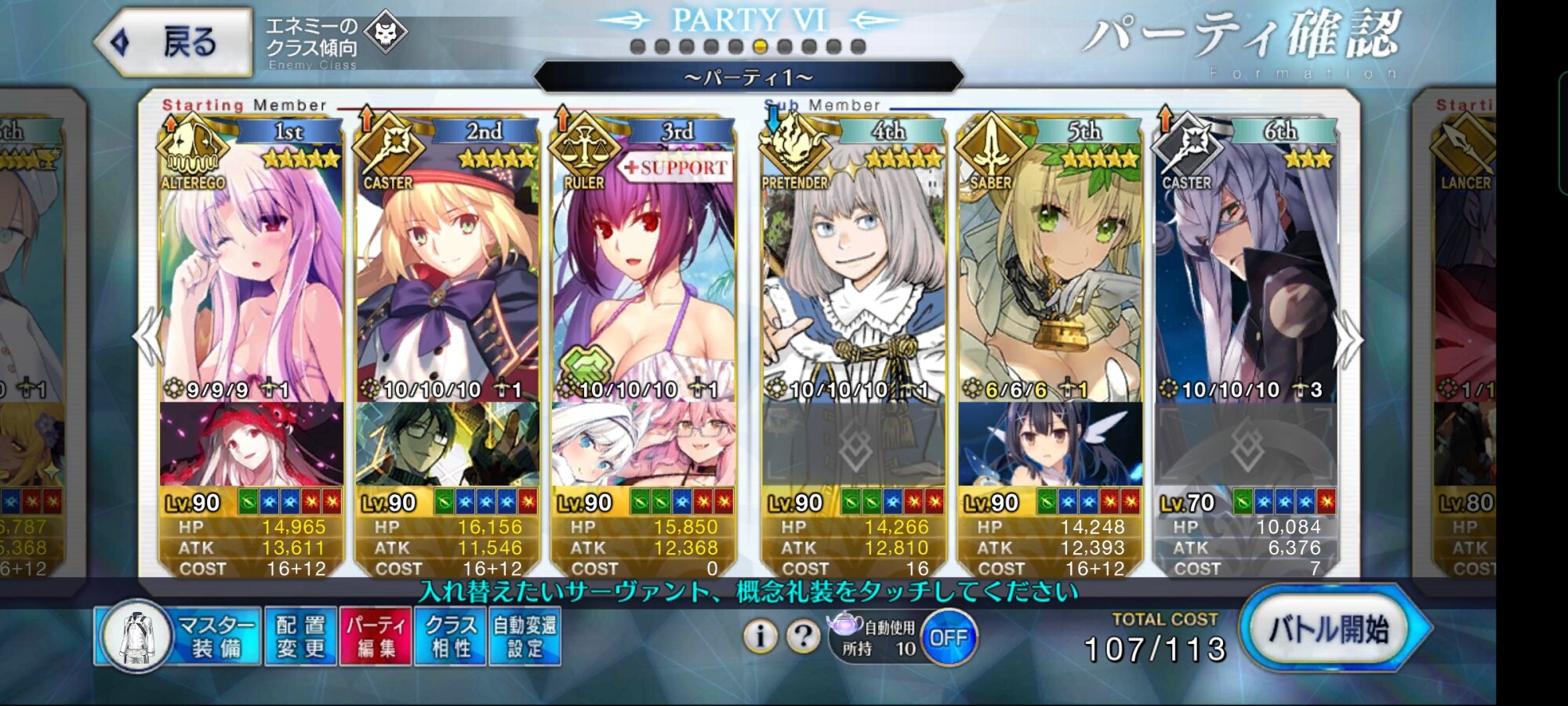The image size is (1568, 706).
Task: Select the 6th slot Lv.70 Caster card
Action: tap(1245, 275)
